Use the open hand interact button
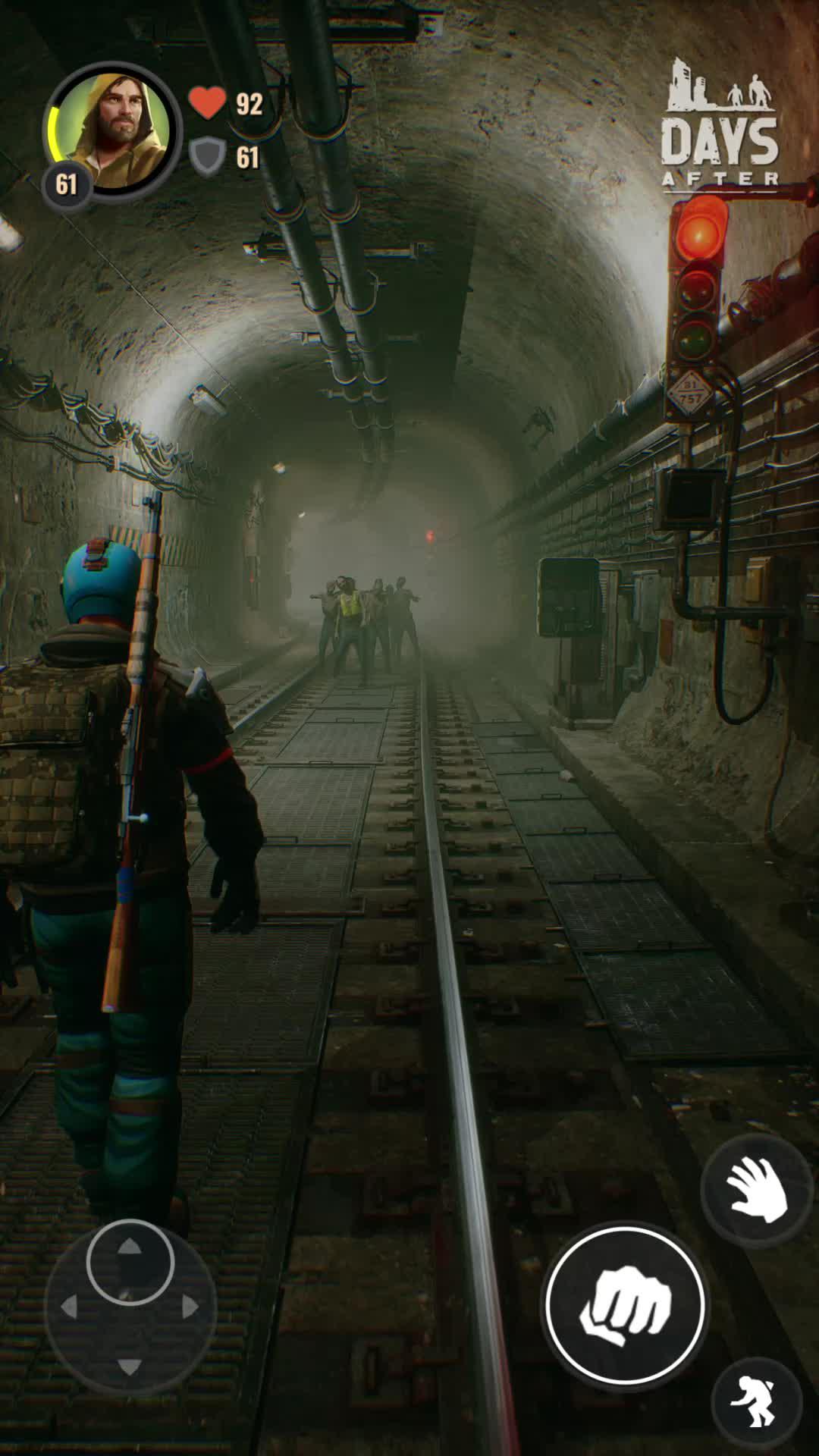819x1456 pixels. tap(756, 1191)
